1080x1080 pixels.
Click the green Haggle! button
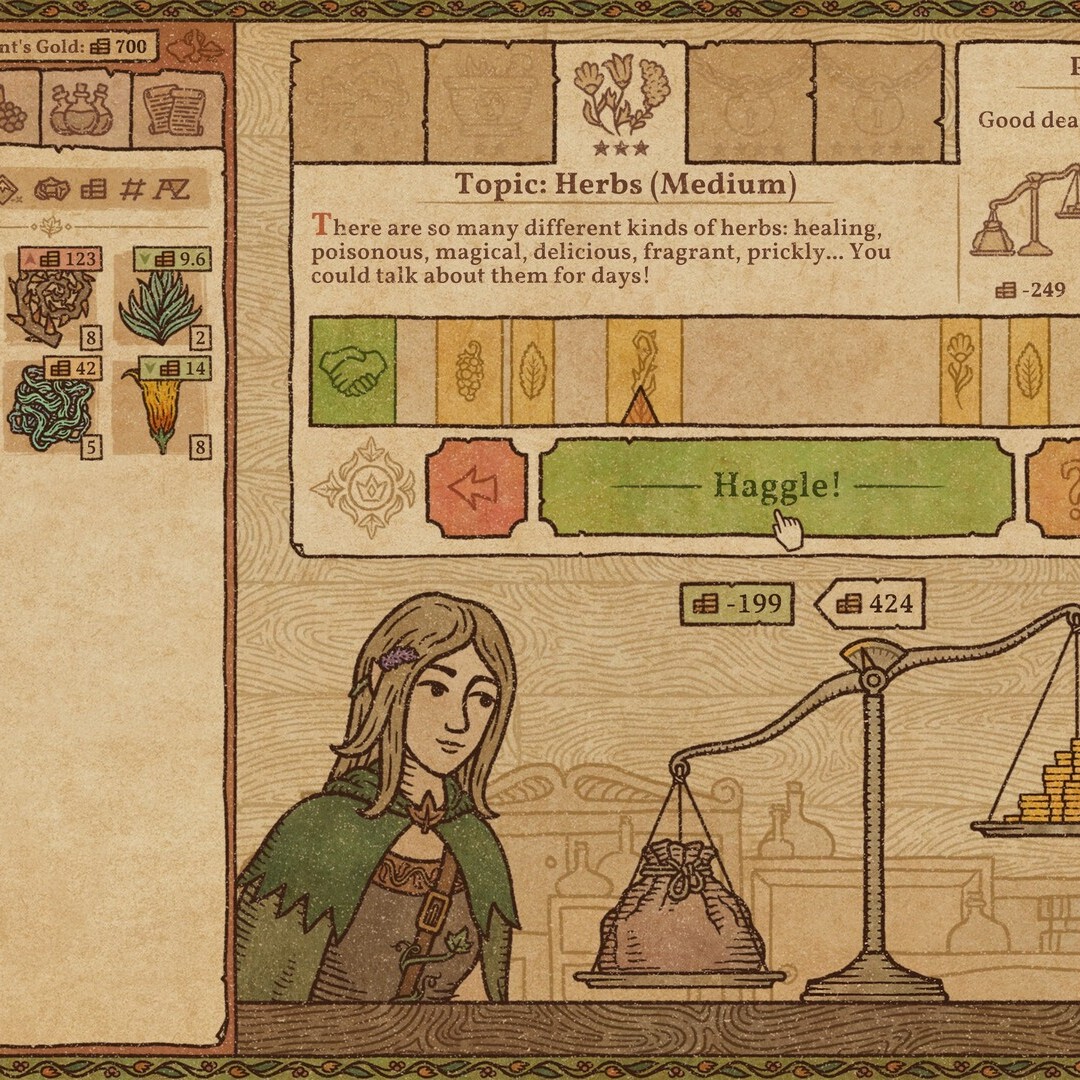(x=776, y=486)
